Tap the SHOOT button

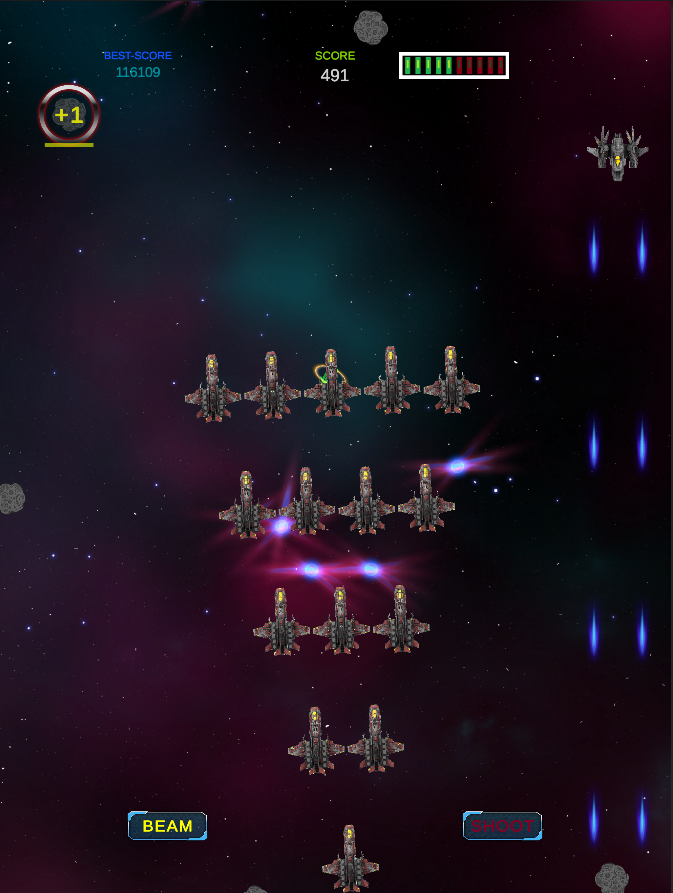pyautogui.click(x=502, y=826)
